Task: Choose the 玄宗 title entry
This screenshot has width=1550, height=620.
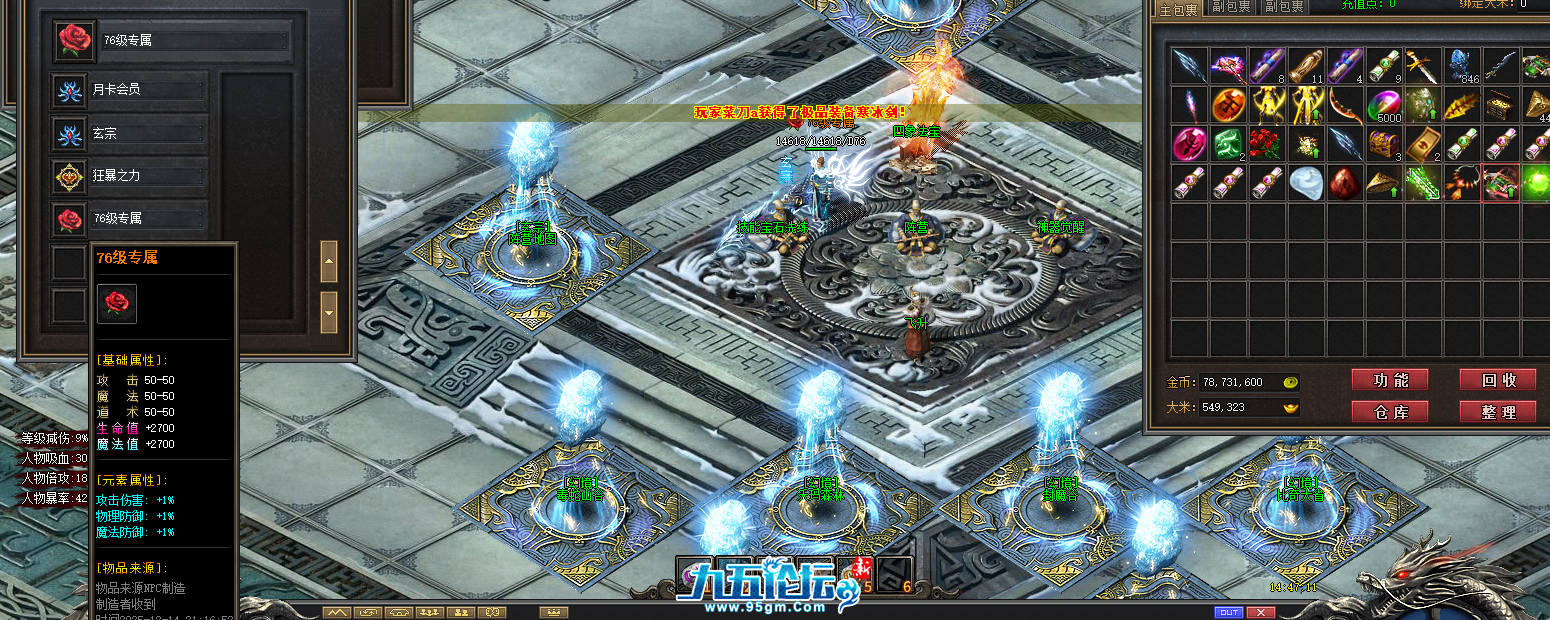Action: click(x=130, y=133)
